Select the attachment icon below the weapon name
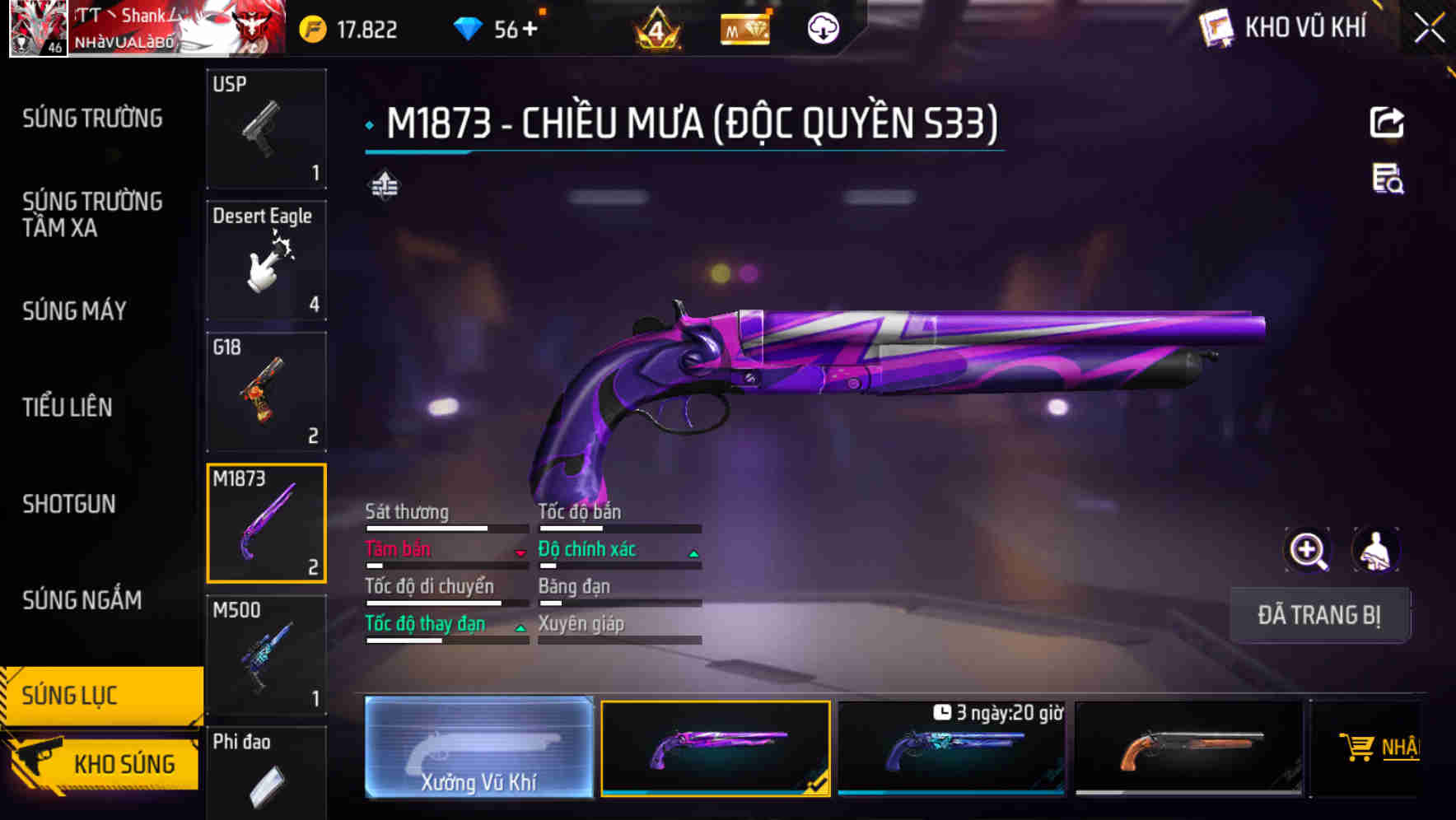 384,185
